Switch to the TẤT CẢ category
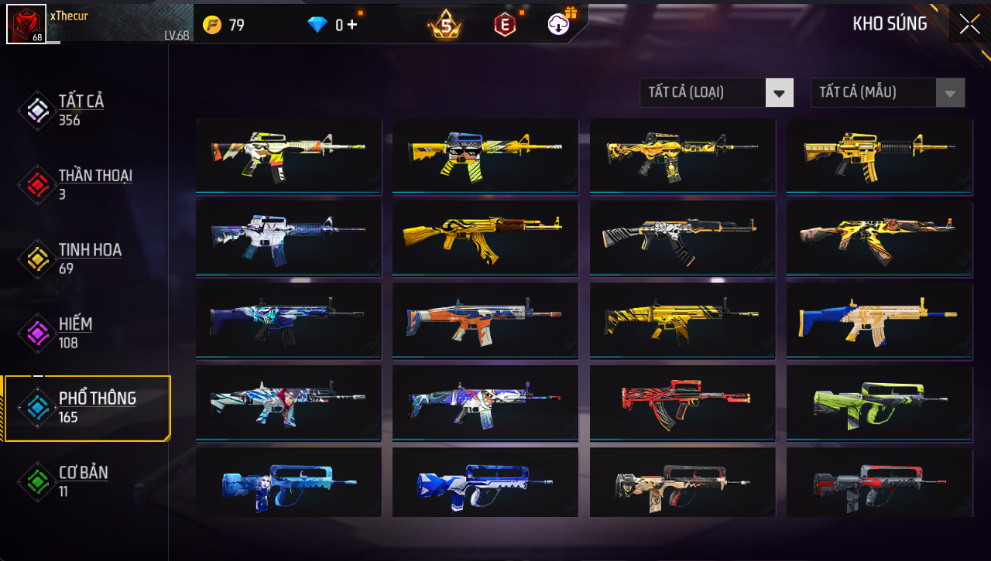This screenshot has width=991, height=561. (82, 109)
